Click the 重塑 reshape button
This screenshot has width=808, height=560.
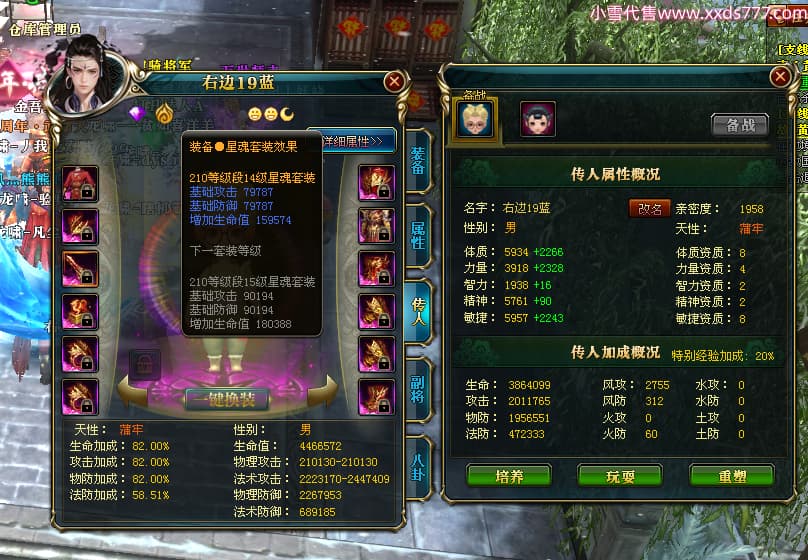(x=733, y=475)
